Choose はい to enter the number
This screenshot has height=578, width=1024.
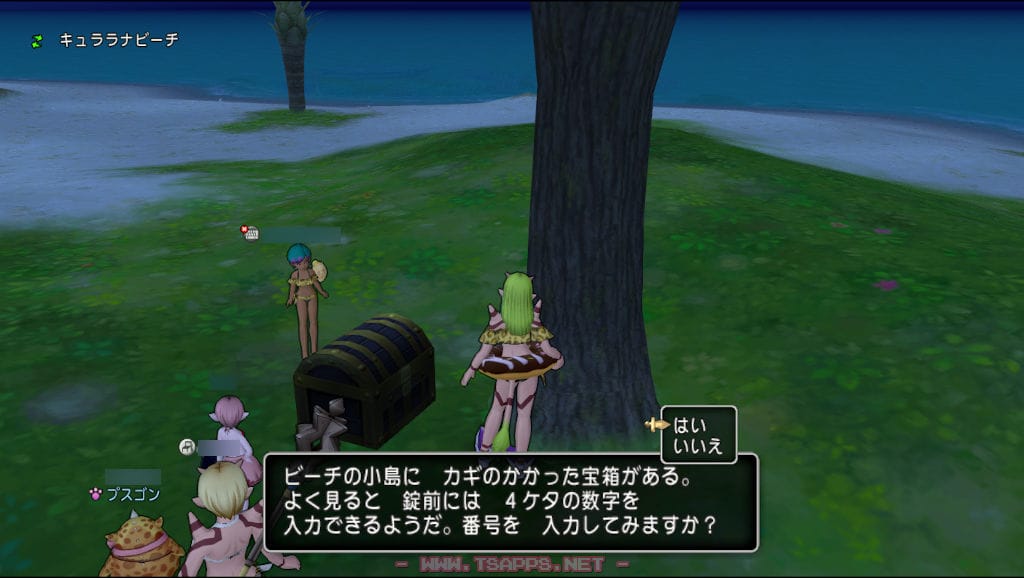pyautogui.click(x=691, y=424)
